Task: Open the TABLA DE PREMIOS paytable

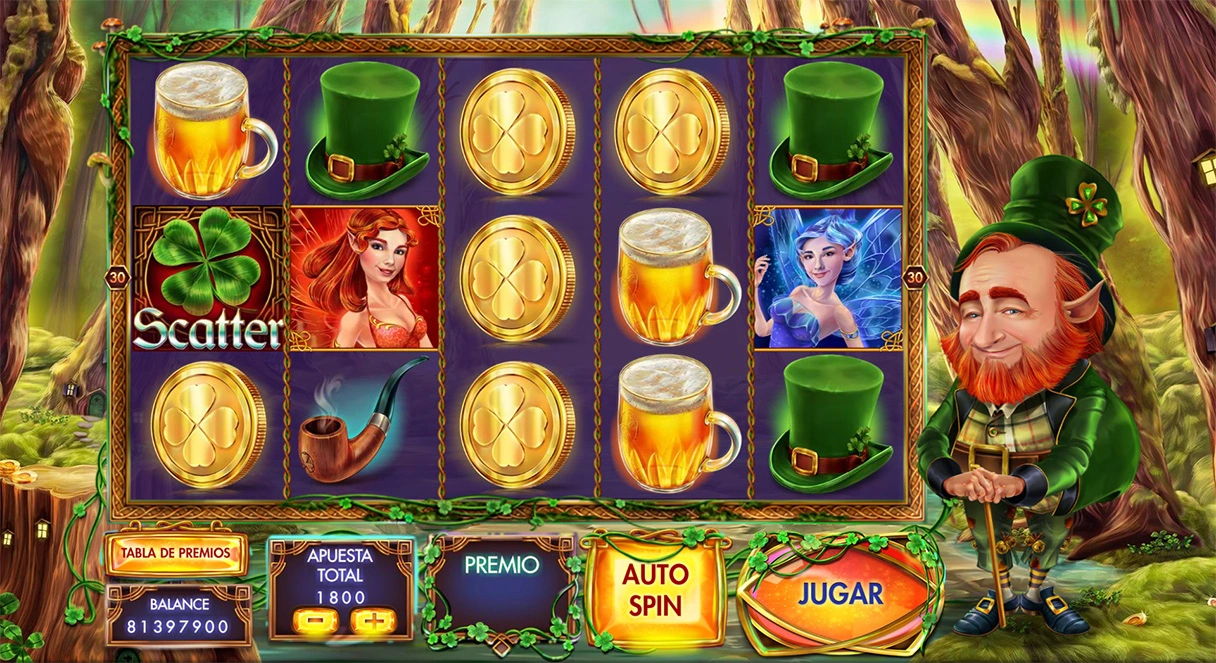Action: [176, 552]
